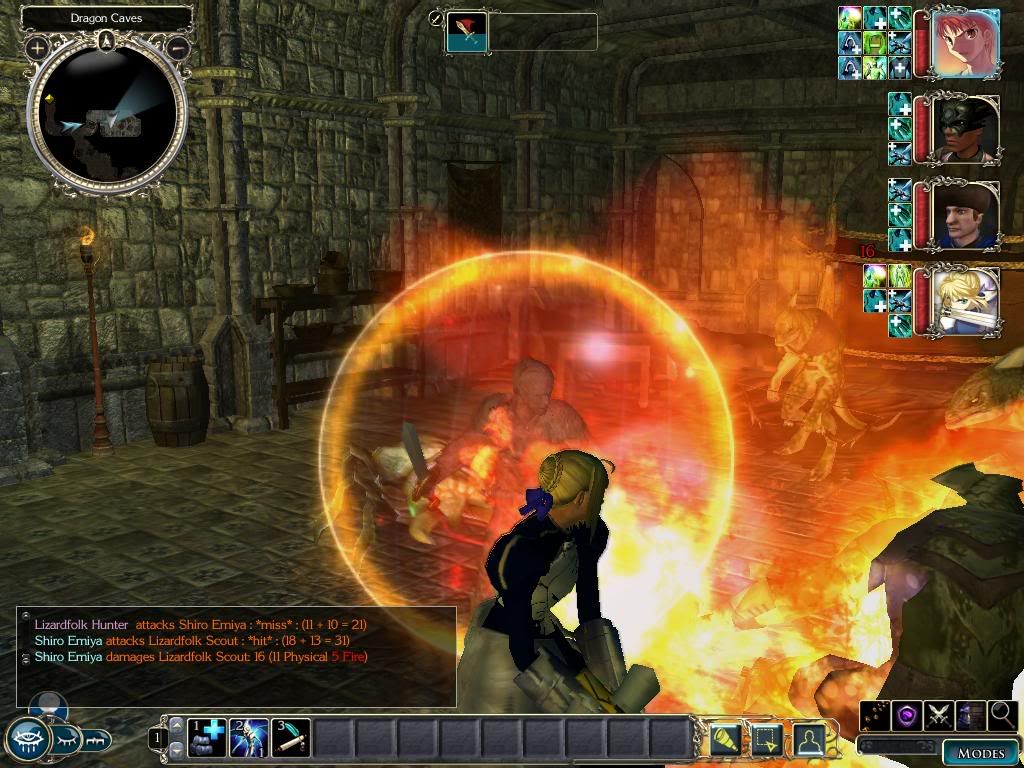This screenshot has width=1024, height=768.
Task: Open the character silhouette button
Action: (x=808, y=740)
